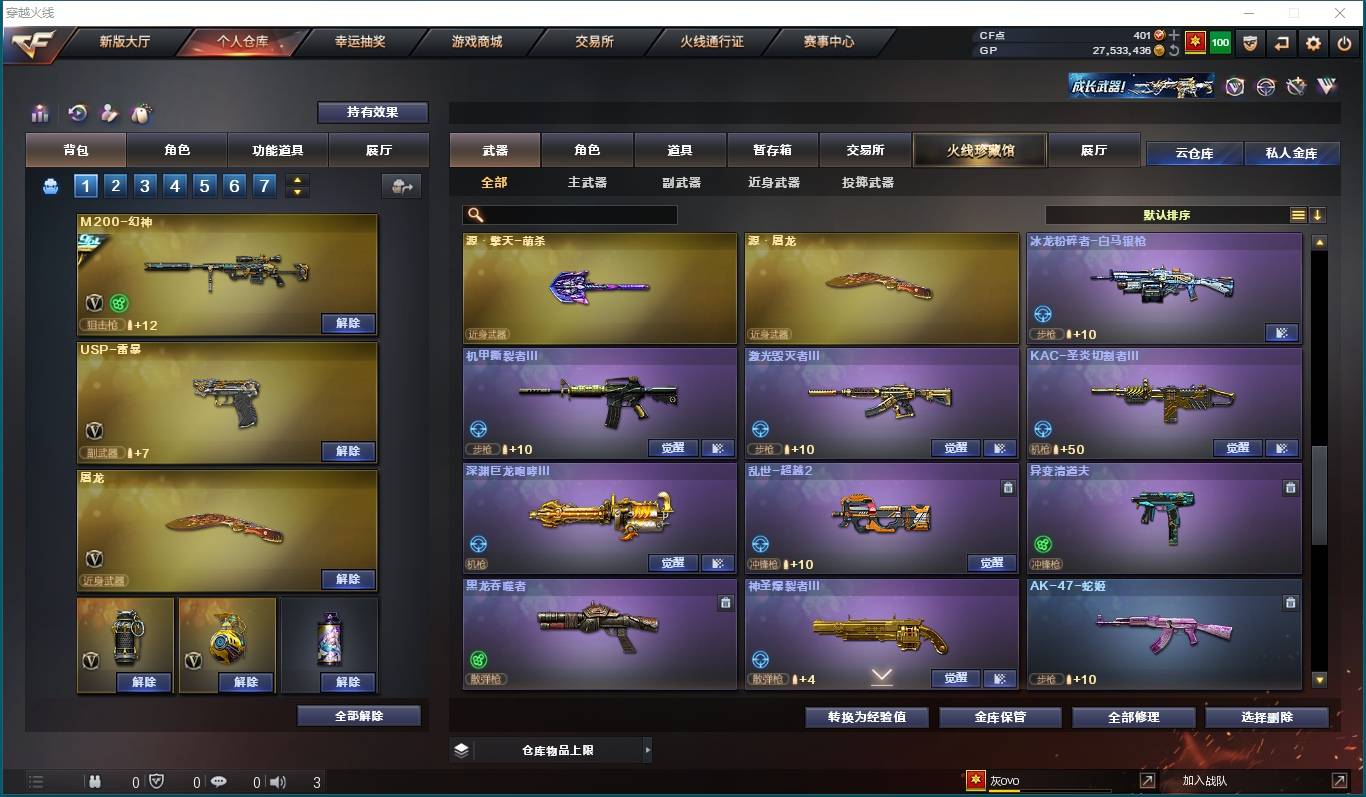
Task: Select backpack page 3
Action: click(x=144, y=186)
